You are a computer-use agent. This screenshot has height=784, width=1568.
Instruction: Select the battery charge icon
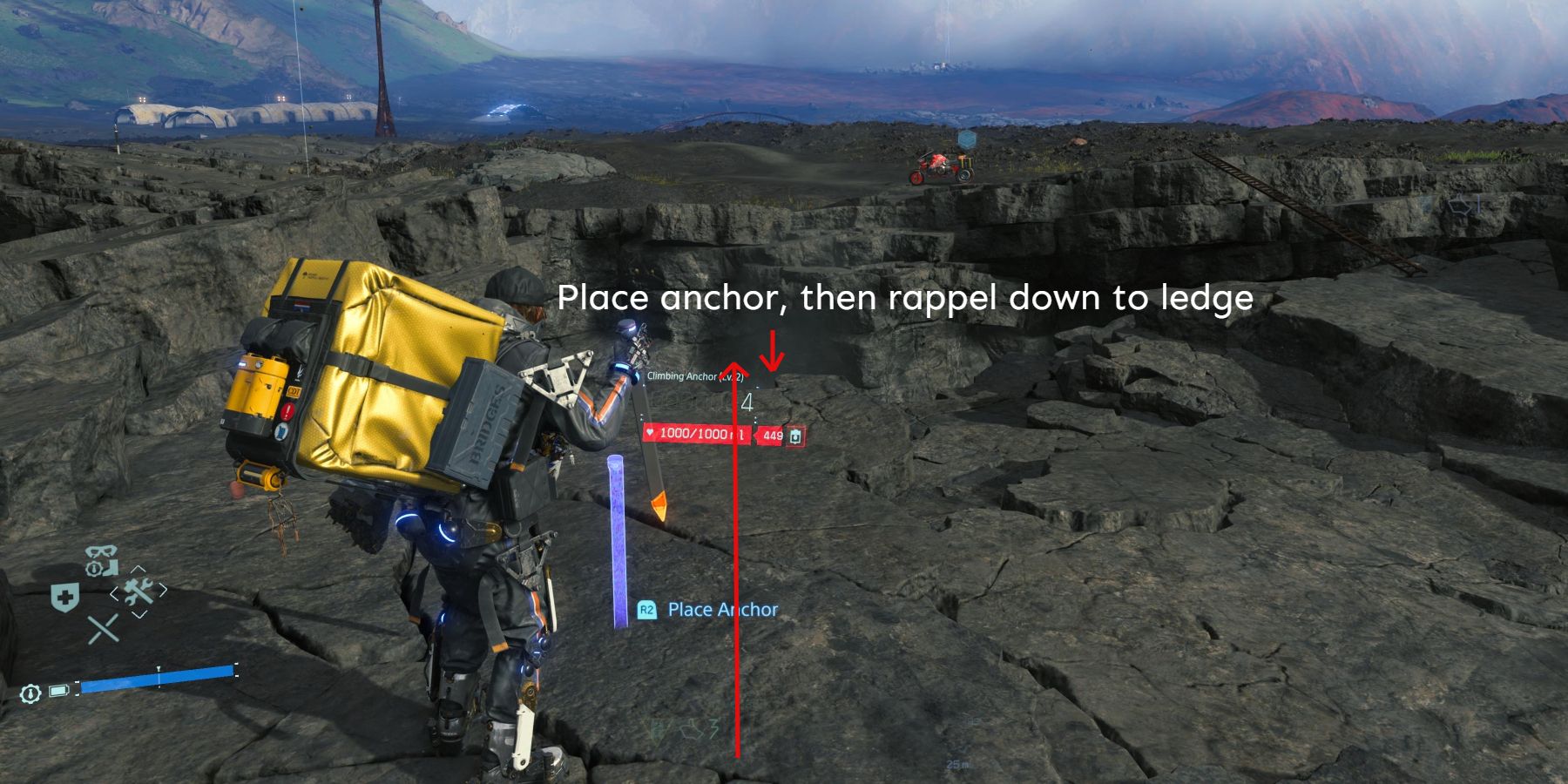pos(59,691)
